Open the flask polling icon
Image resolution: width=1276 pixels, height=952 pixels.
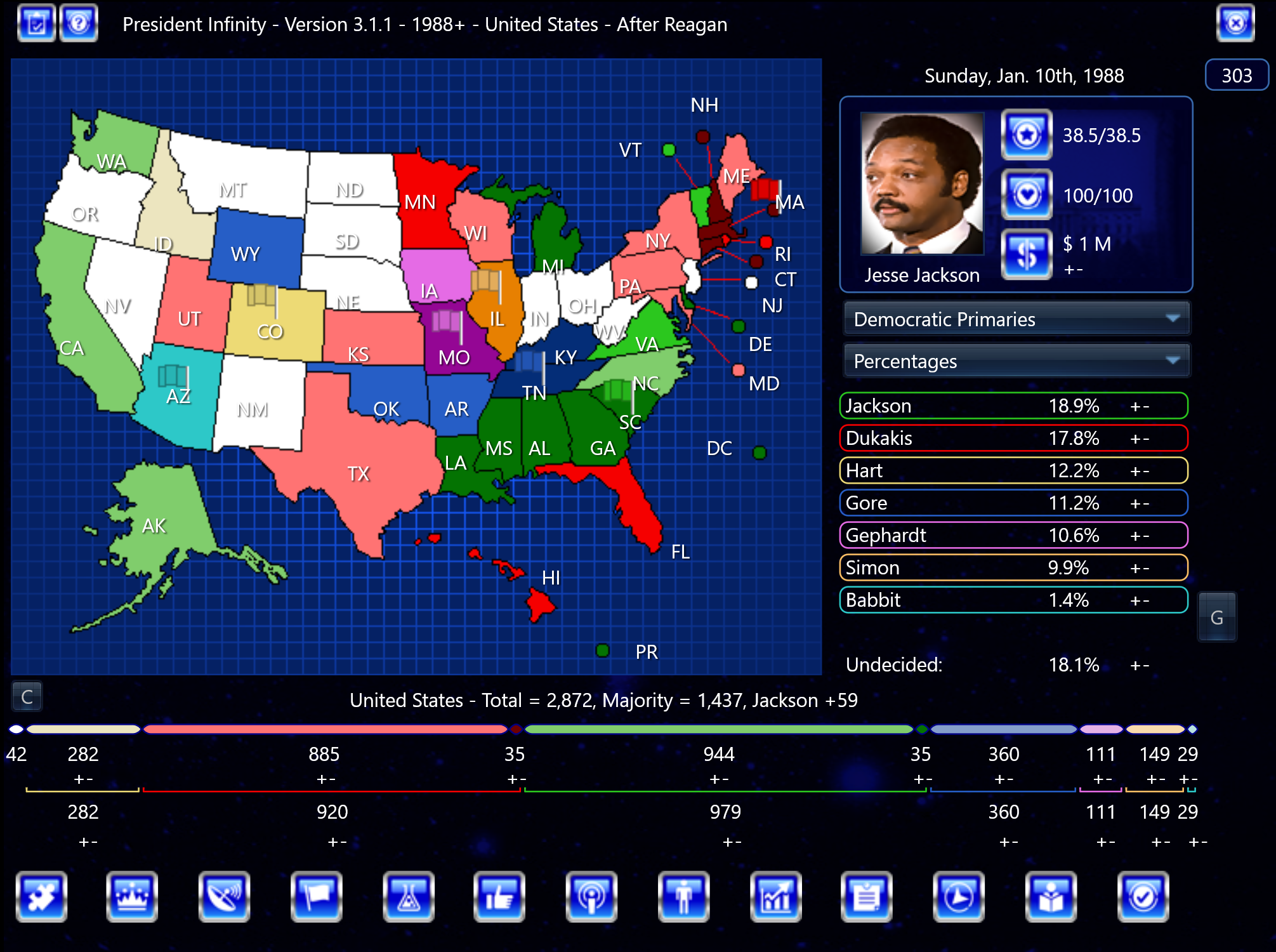(407, 897)
